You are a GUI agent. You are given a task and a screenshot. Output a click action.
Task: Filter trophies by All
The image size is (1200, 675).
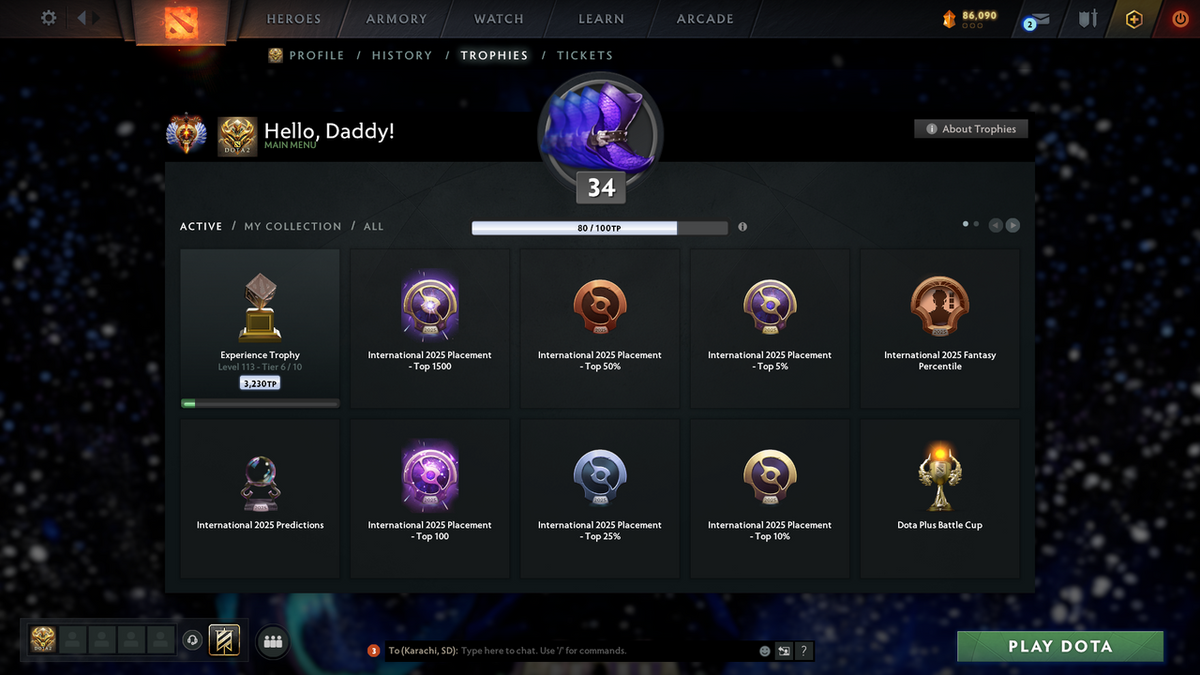click(x=373, y=227)
